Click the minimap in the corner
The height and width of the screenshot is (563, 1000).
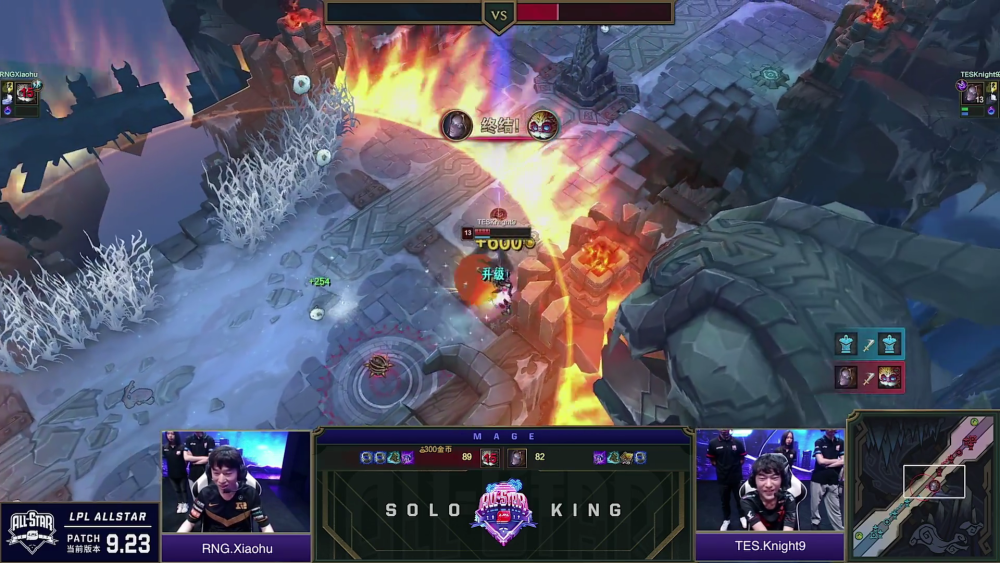coord(921,485)
